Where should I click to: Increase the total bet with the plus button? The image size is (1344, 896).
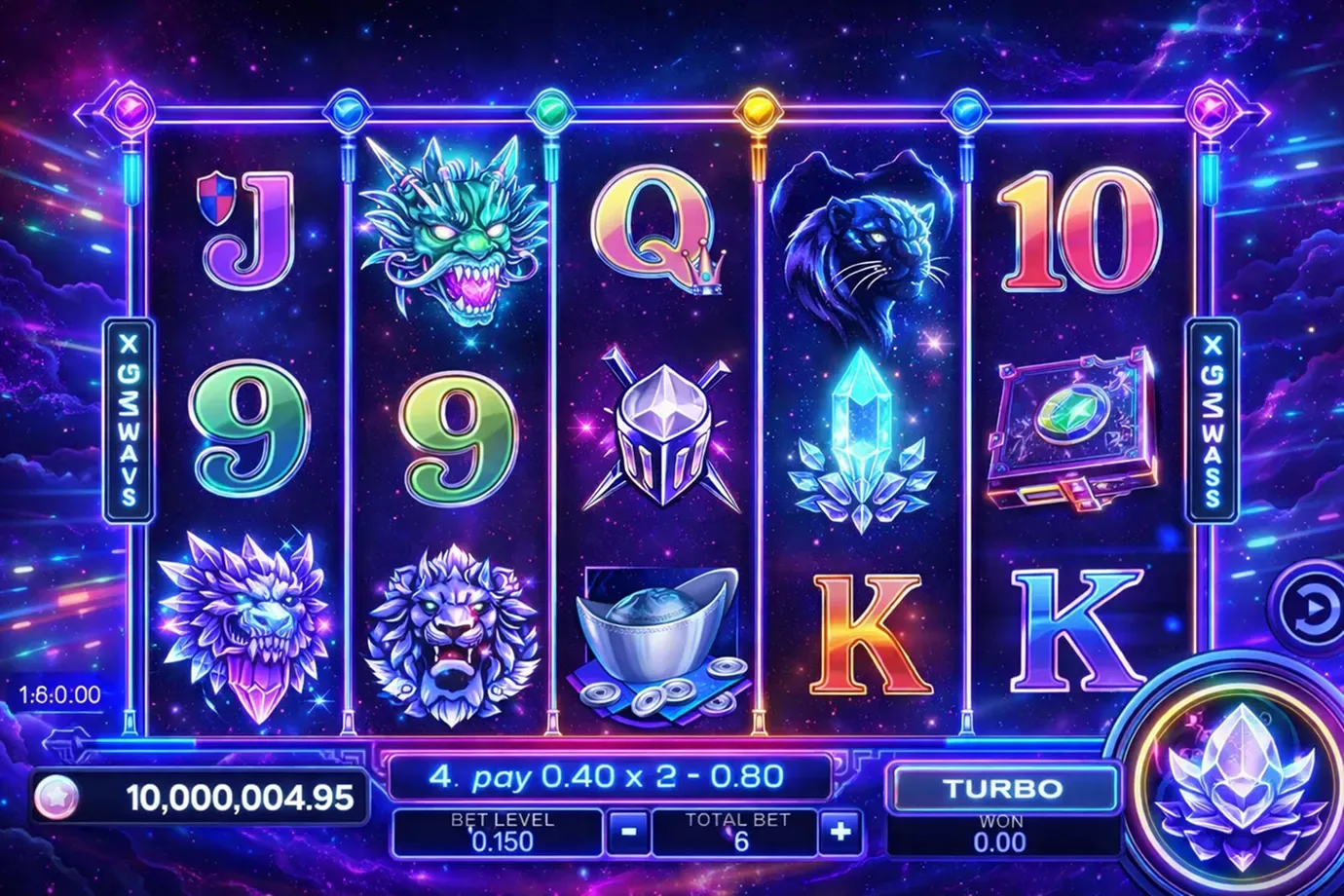[840, 833]
